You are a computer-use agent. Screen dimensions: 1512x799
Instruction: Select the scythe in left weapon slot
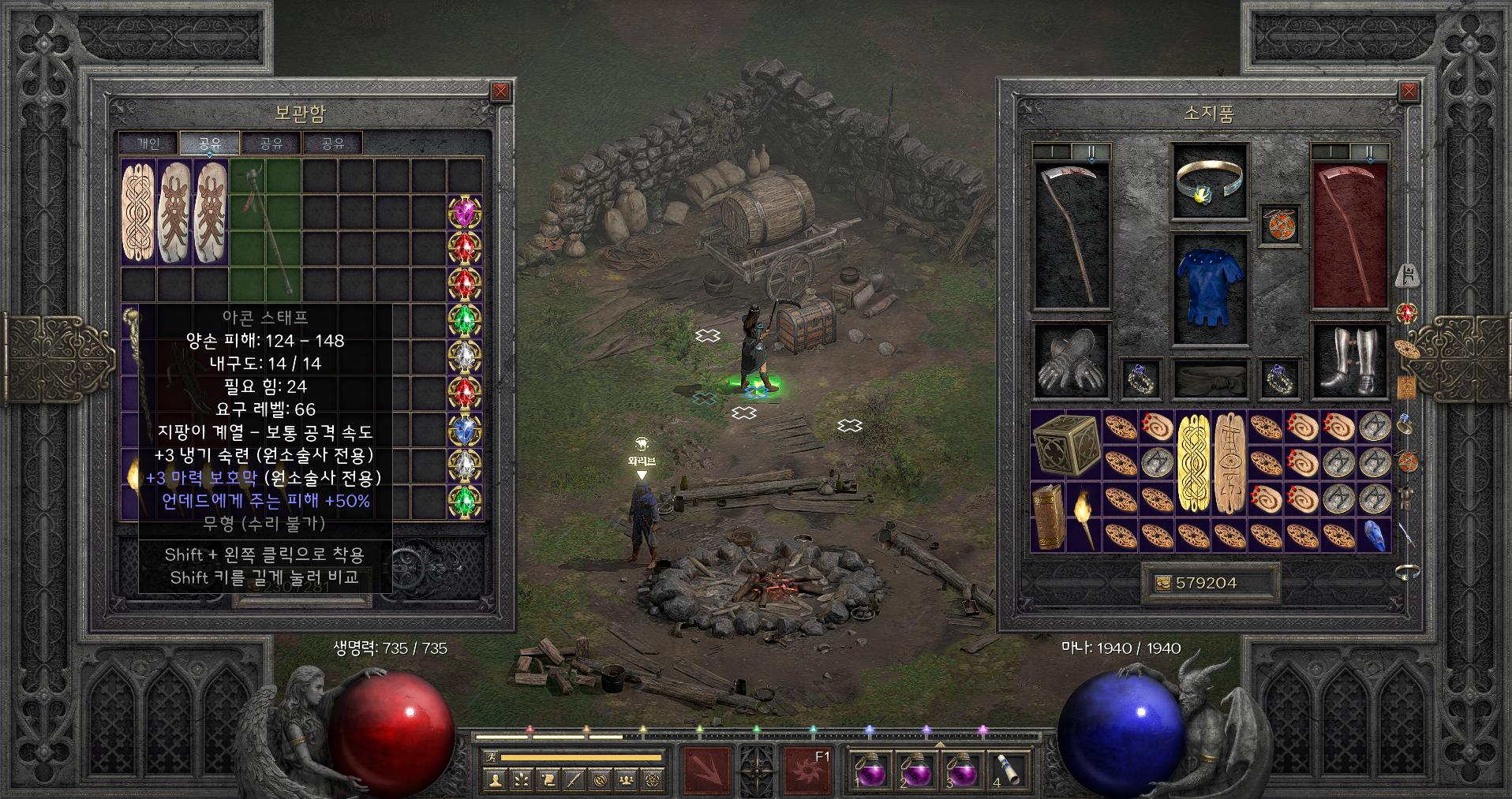(1072, 235)
